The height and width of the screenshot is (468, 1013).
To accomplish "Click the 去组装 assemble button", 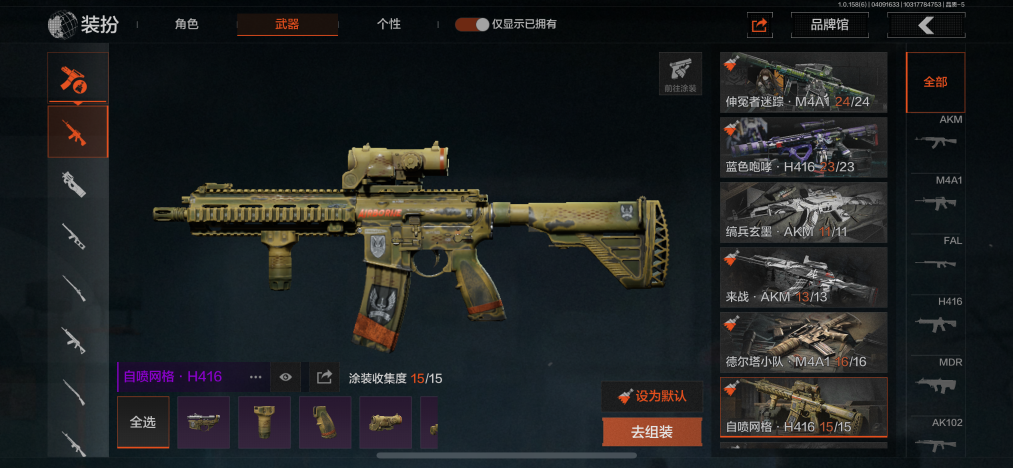I will coord(652,432).
